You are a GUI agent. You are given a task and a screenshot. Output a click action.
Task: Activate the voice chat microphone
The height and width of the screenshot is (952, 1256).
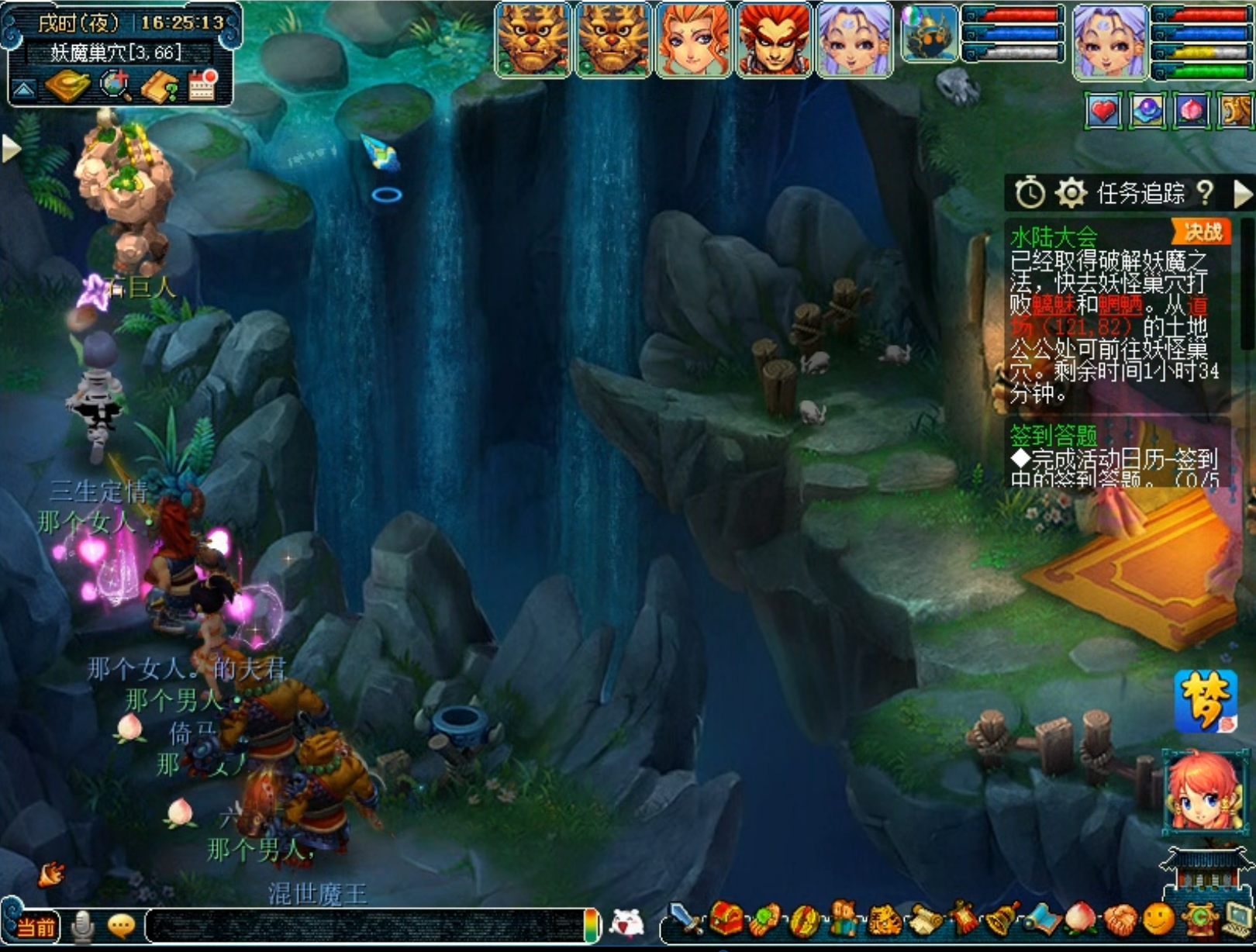point(82,926)
